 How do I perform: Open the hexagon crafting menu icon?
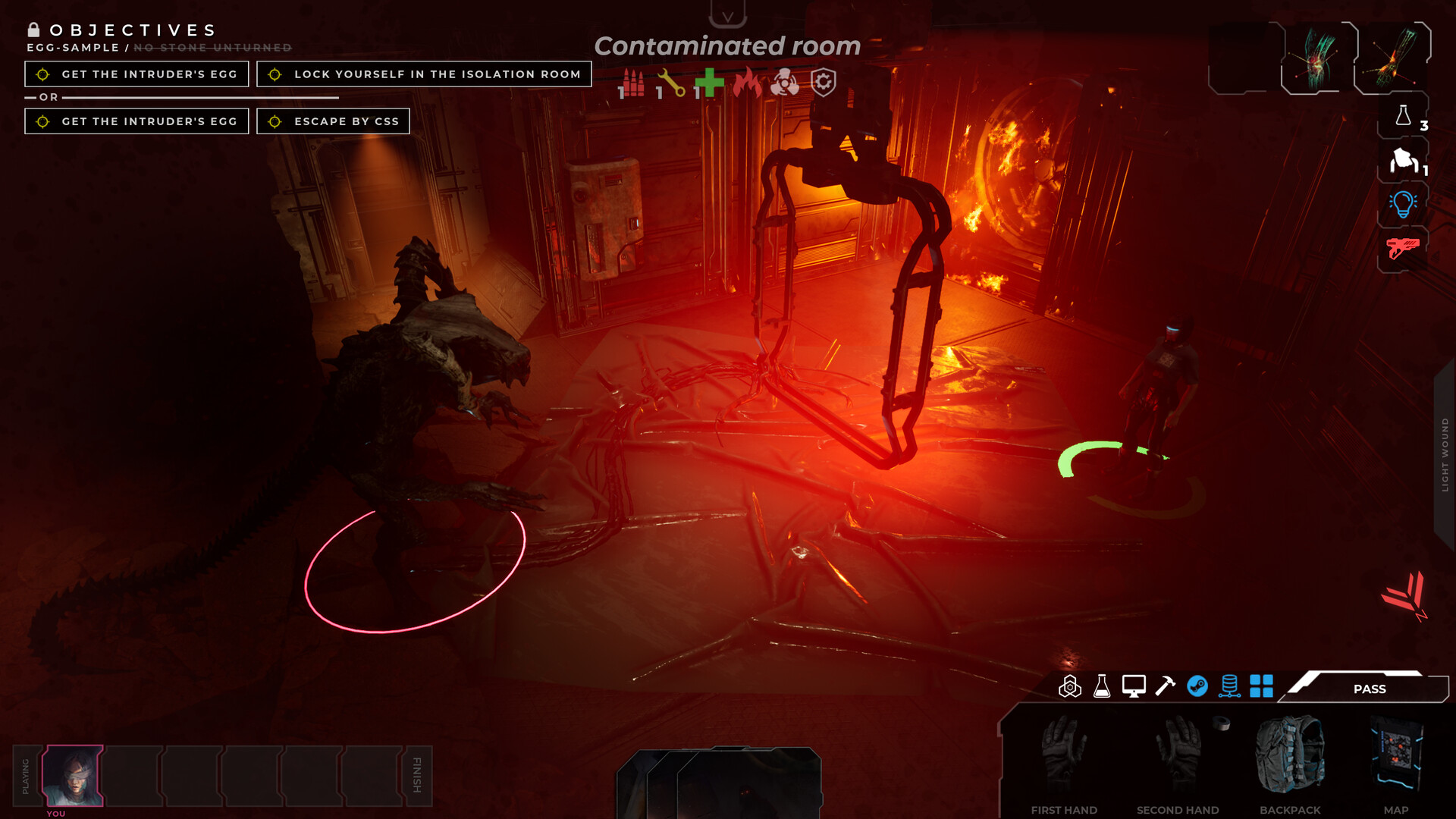[x=1071, y=688]
